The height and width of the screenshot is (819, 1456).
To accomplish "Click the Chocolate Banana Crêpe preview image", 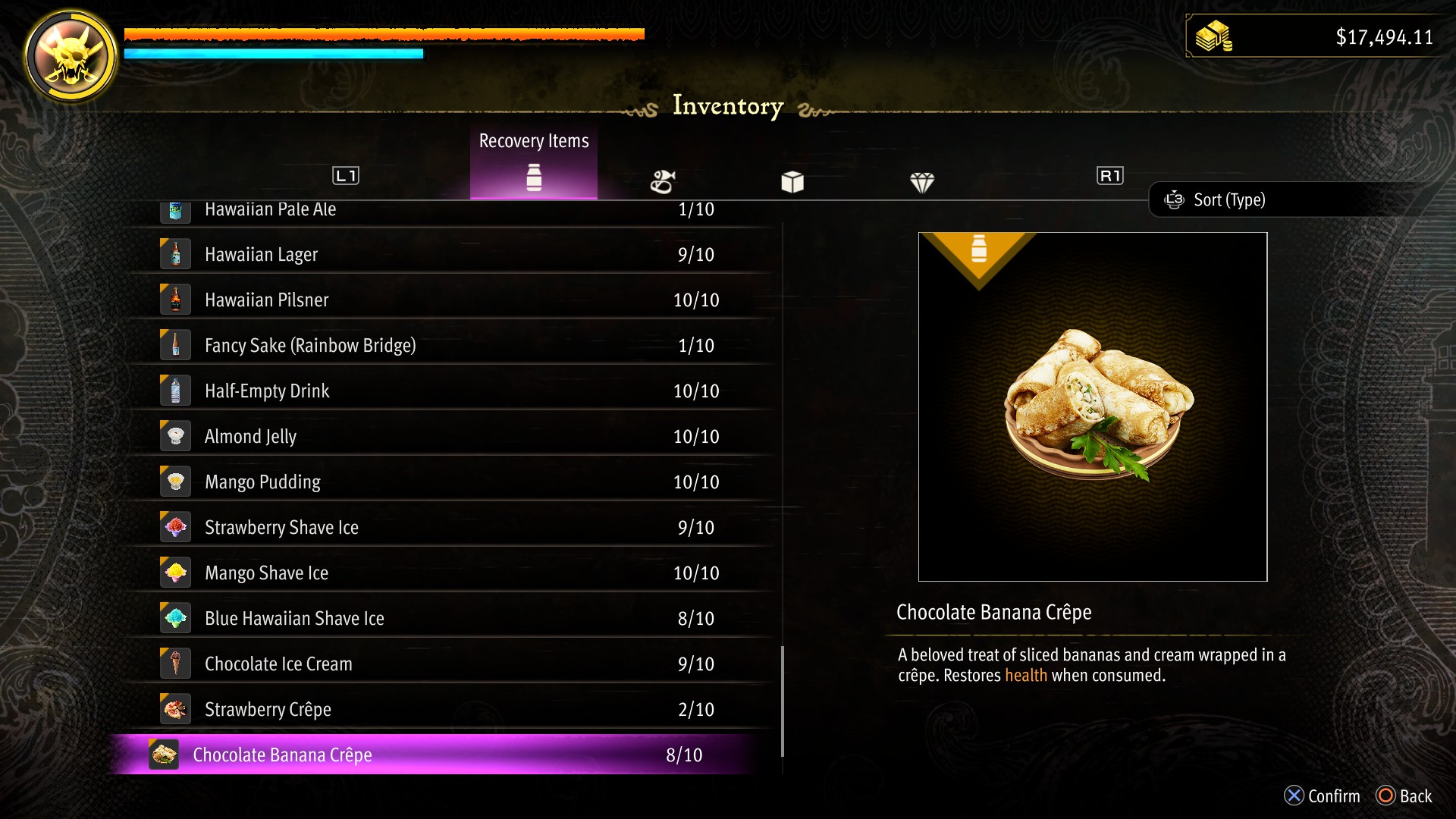I will pyautogui.click(x=1092, y=407).
